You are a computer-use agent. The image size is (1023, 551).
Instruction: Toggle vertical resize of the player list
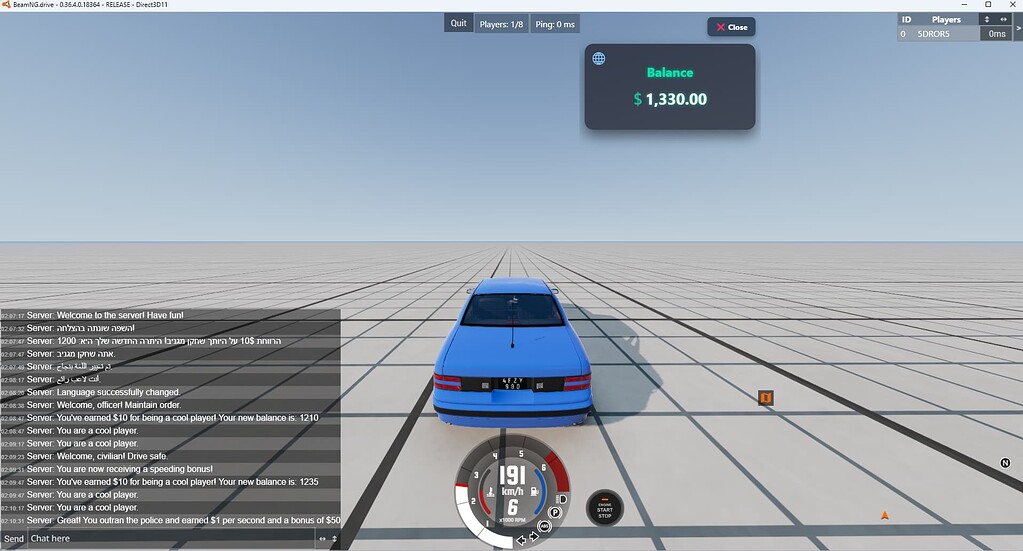click(987, 19)
